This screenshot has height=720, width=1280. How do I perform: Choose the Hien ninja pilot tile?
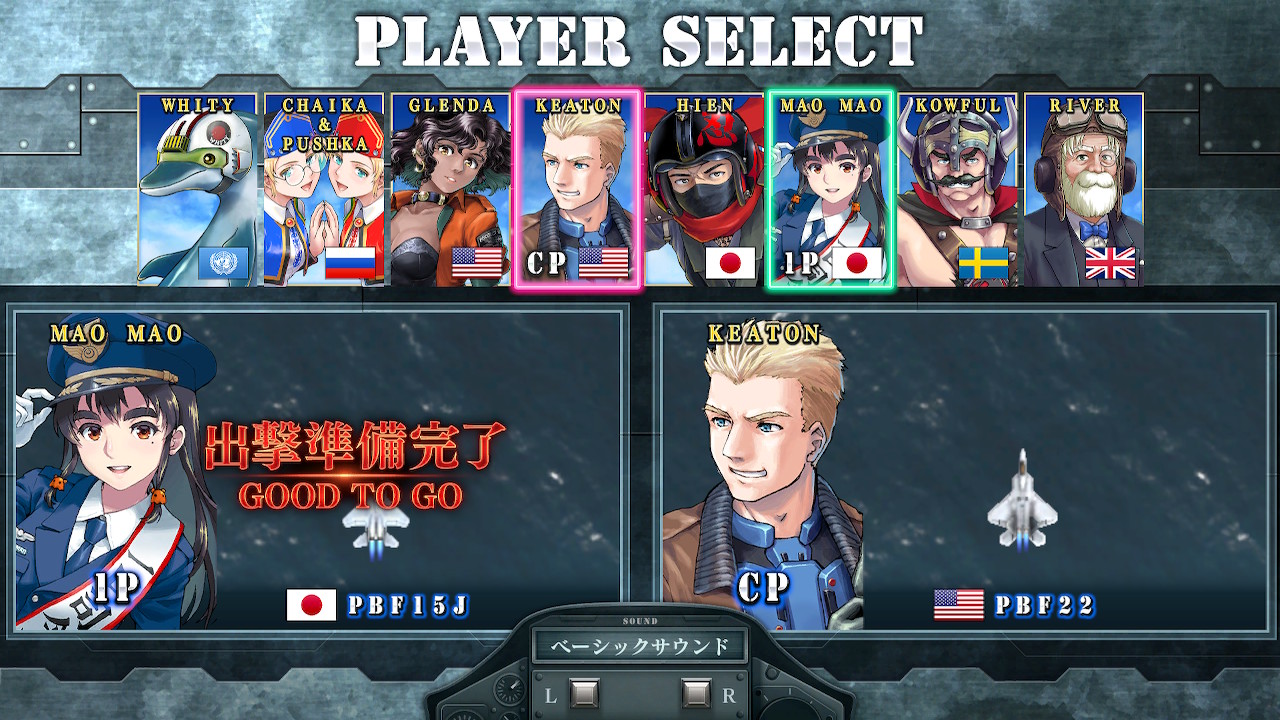pyautogui.click(x=704, y=190)
